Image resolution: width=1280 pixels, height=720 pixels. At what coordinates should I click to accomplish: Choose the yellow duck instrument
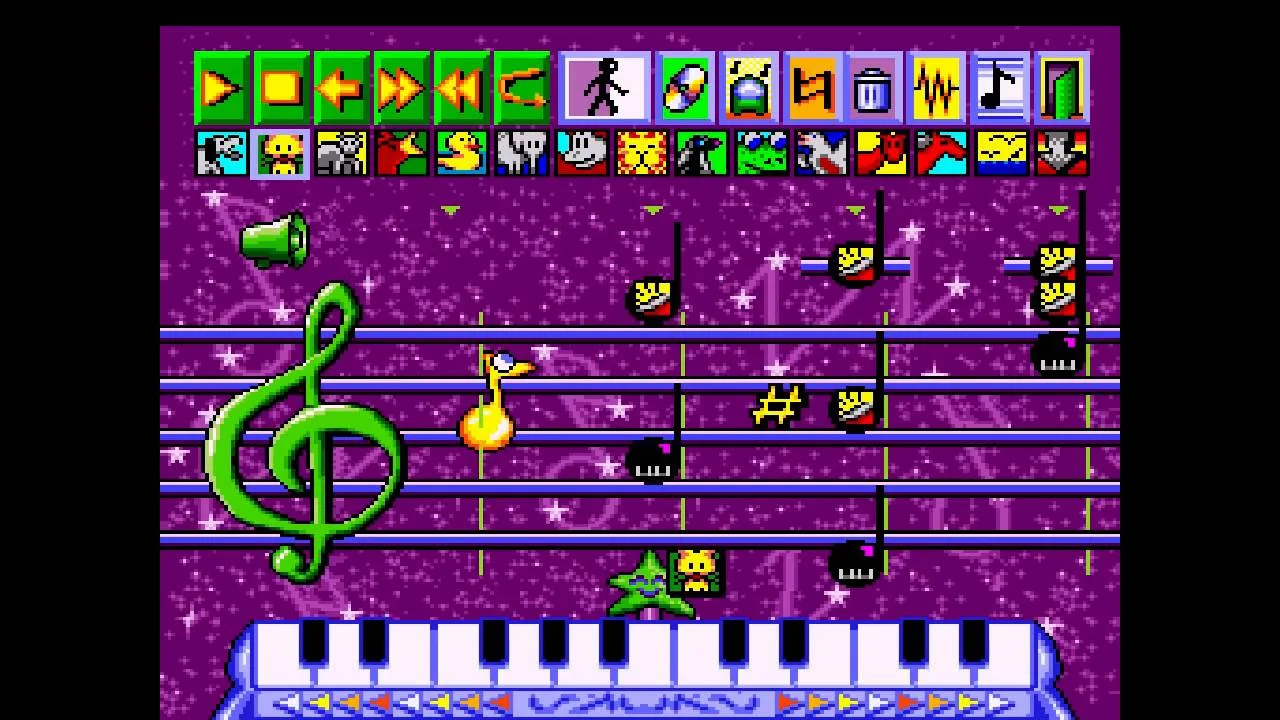pos(461,154)
